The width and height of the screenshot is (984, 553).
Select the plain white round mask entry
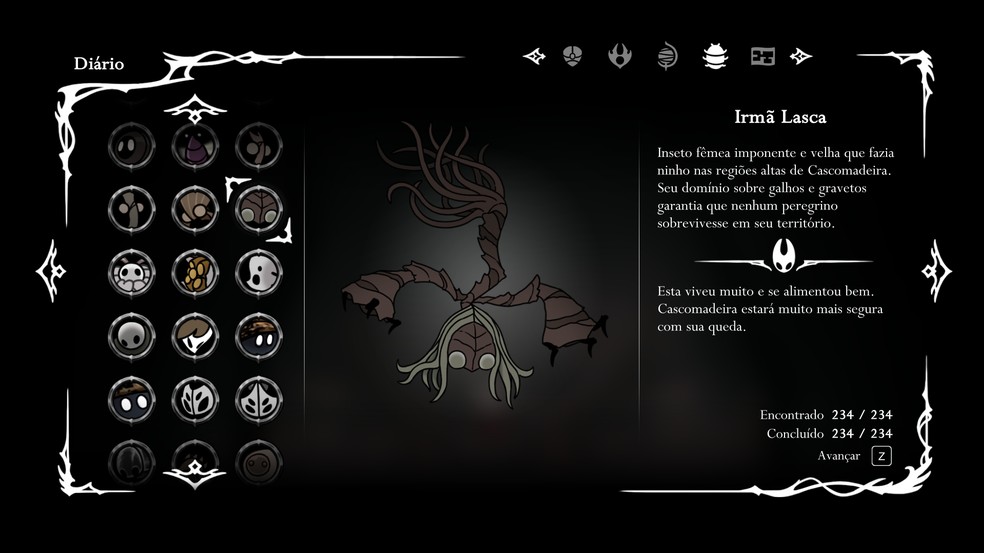coord(130,335)
